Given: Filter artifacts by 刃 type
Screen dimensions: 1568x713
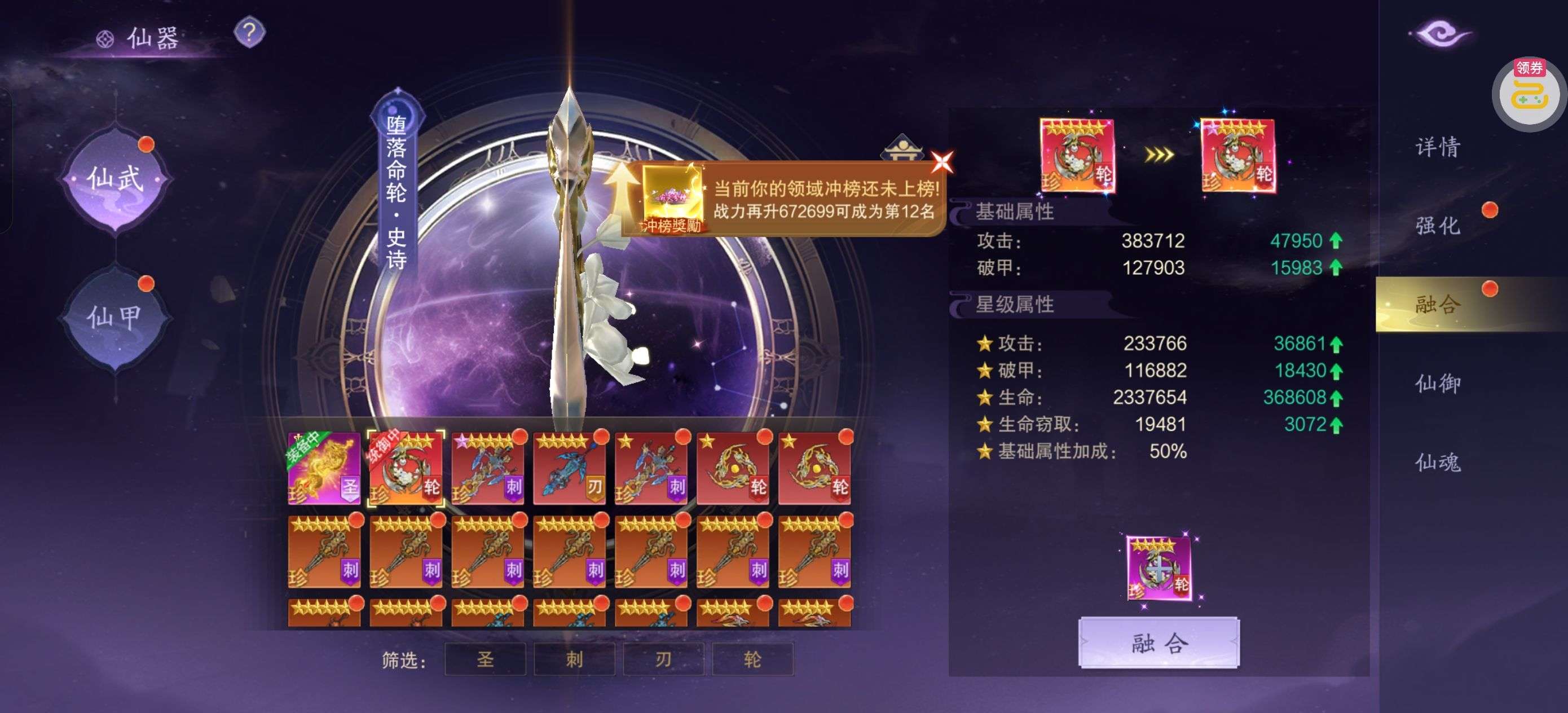Looking at the screenshot, I should click(663, 659).
